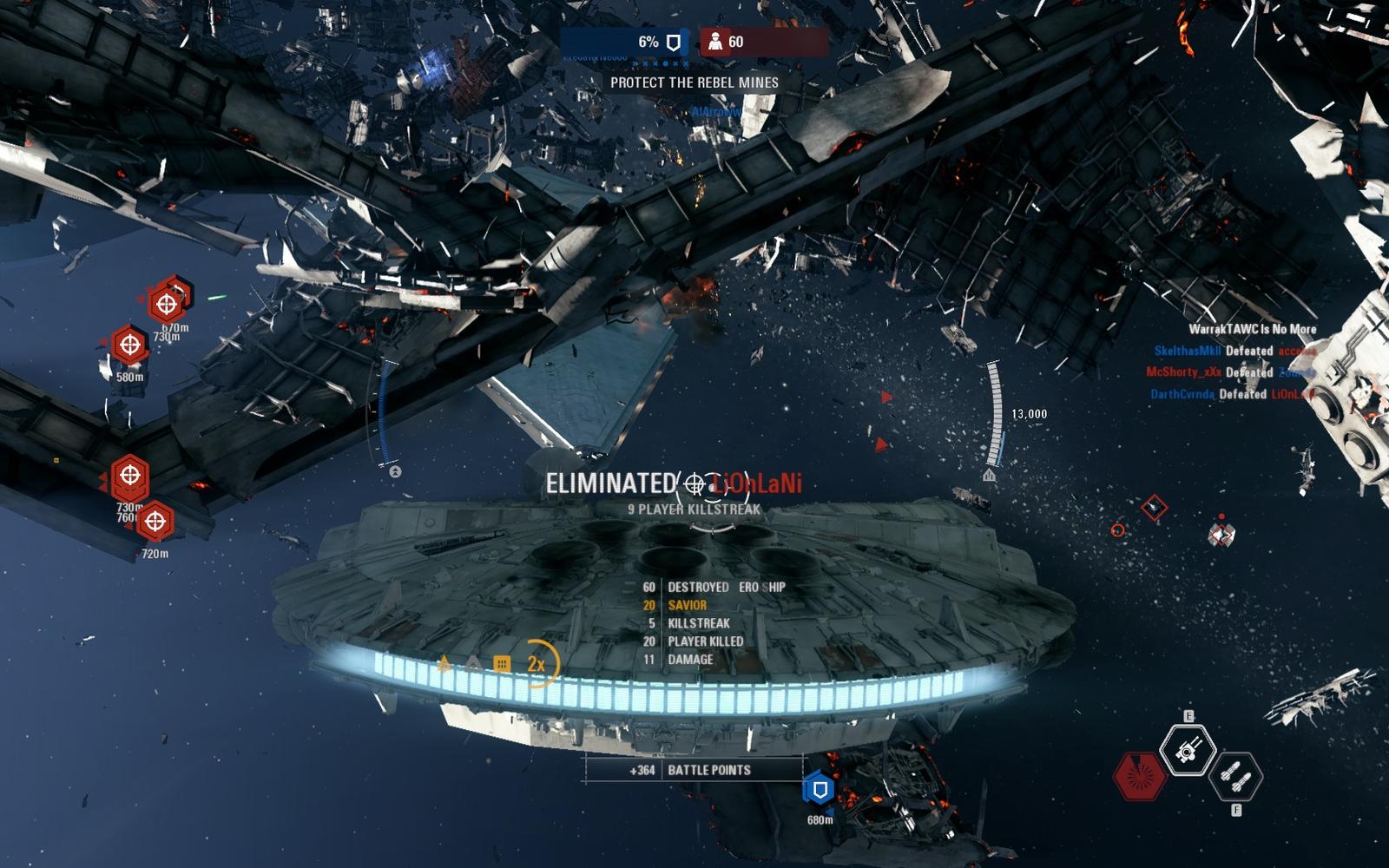Select the blue shield objective marker at 680m
The image size is (1389, 868).
click(x=819, y=789)
